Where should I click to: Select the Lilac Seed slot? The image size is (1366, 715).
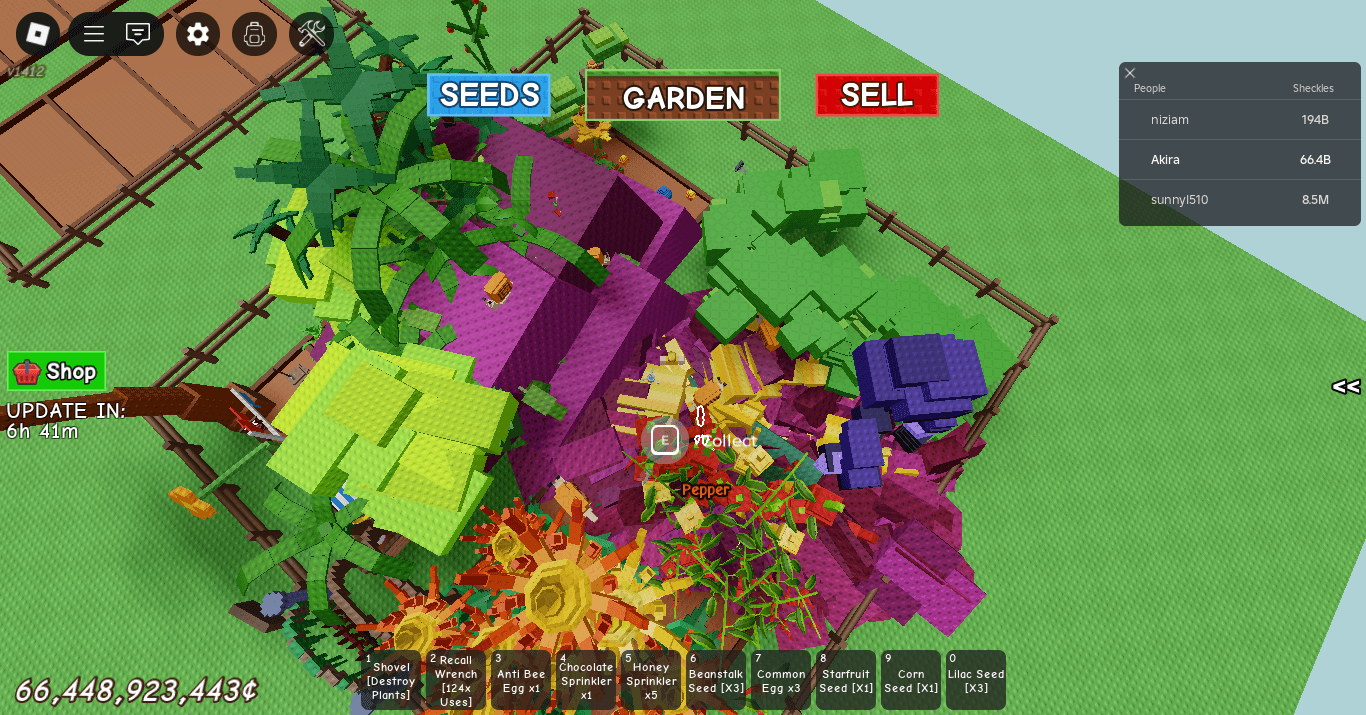[976, 680]
